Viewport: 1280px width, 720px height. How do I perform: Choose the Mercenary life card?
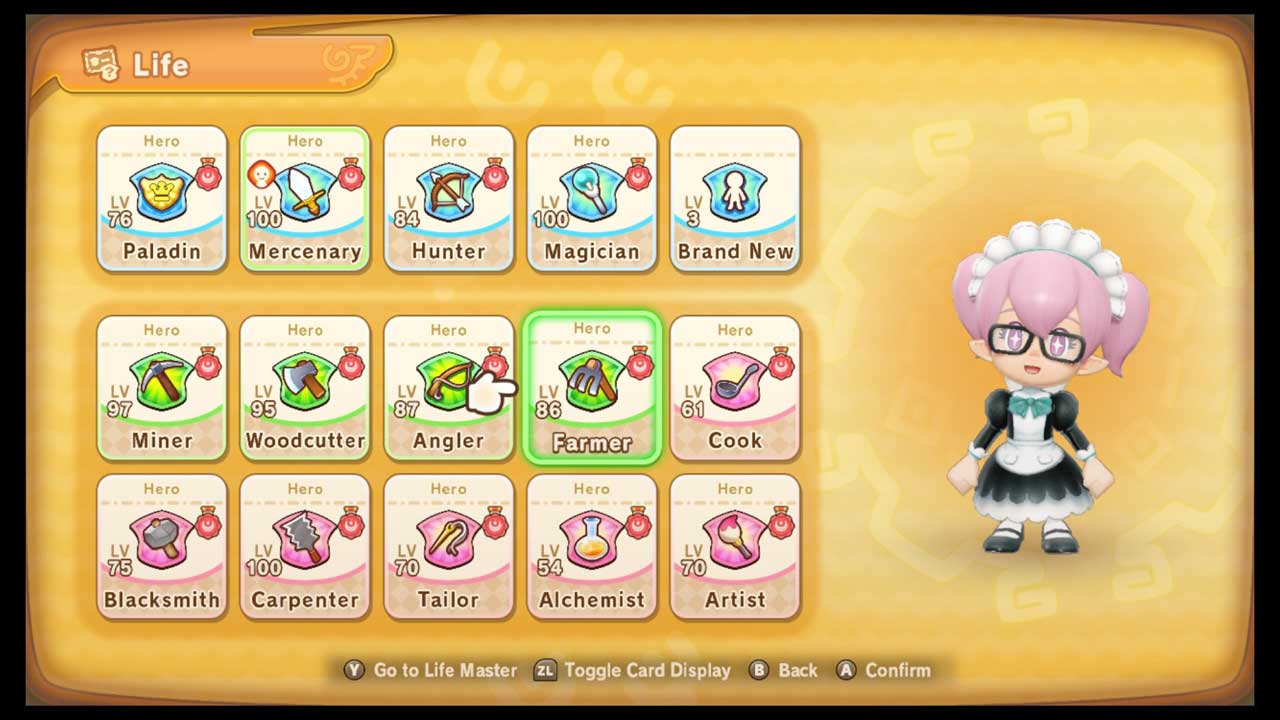[x=305, y=199]
